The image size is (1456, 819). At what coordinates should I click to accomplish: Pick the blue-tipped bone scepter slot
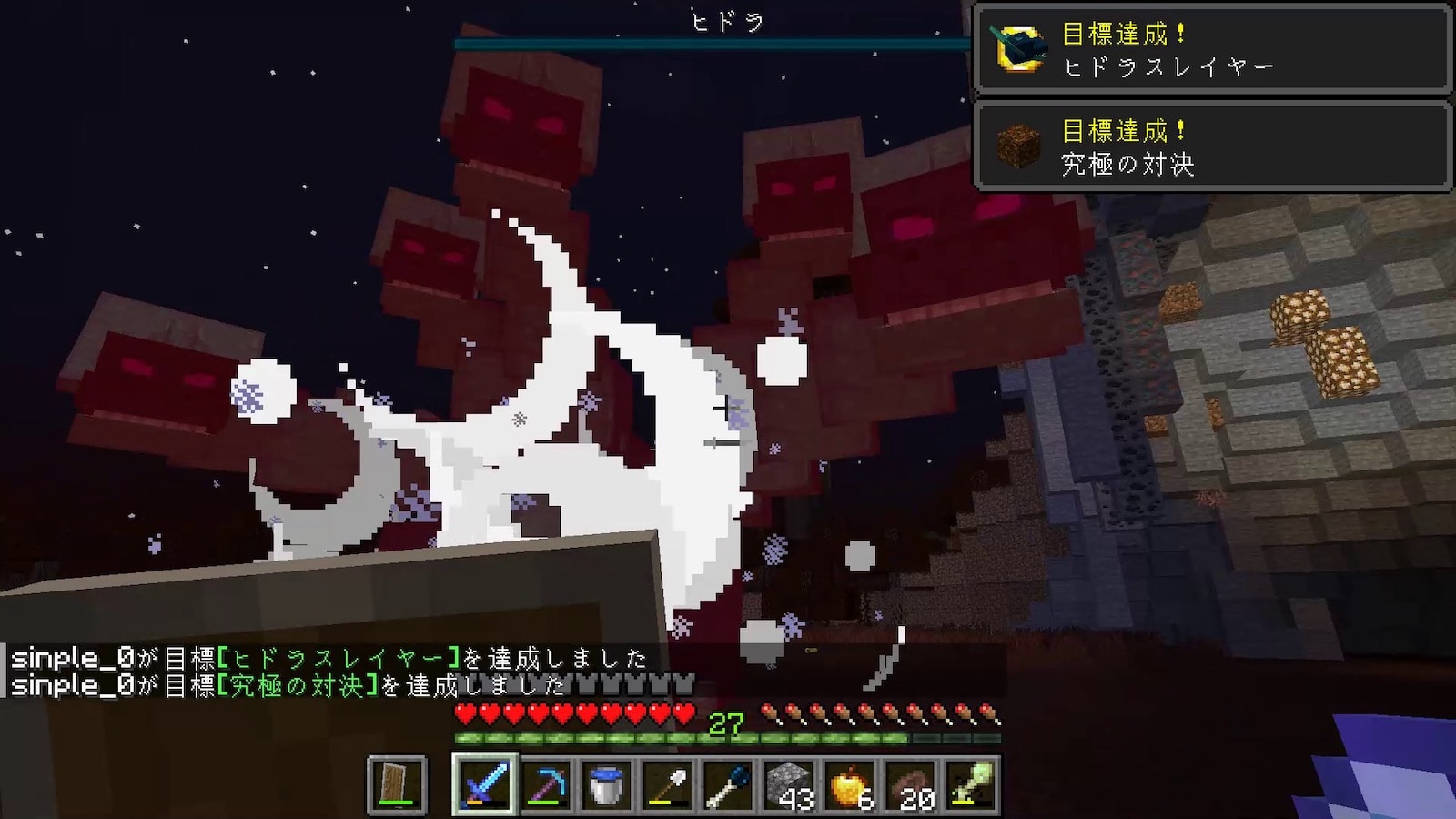pos(728,784)
